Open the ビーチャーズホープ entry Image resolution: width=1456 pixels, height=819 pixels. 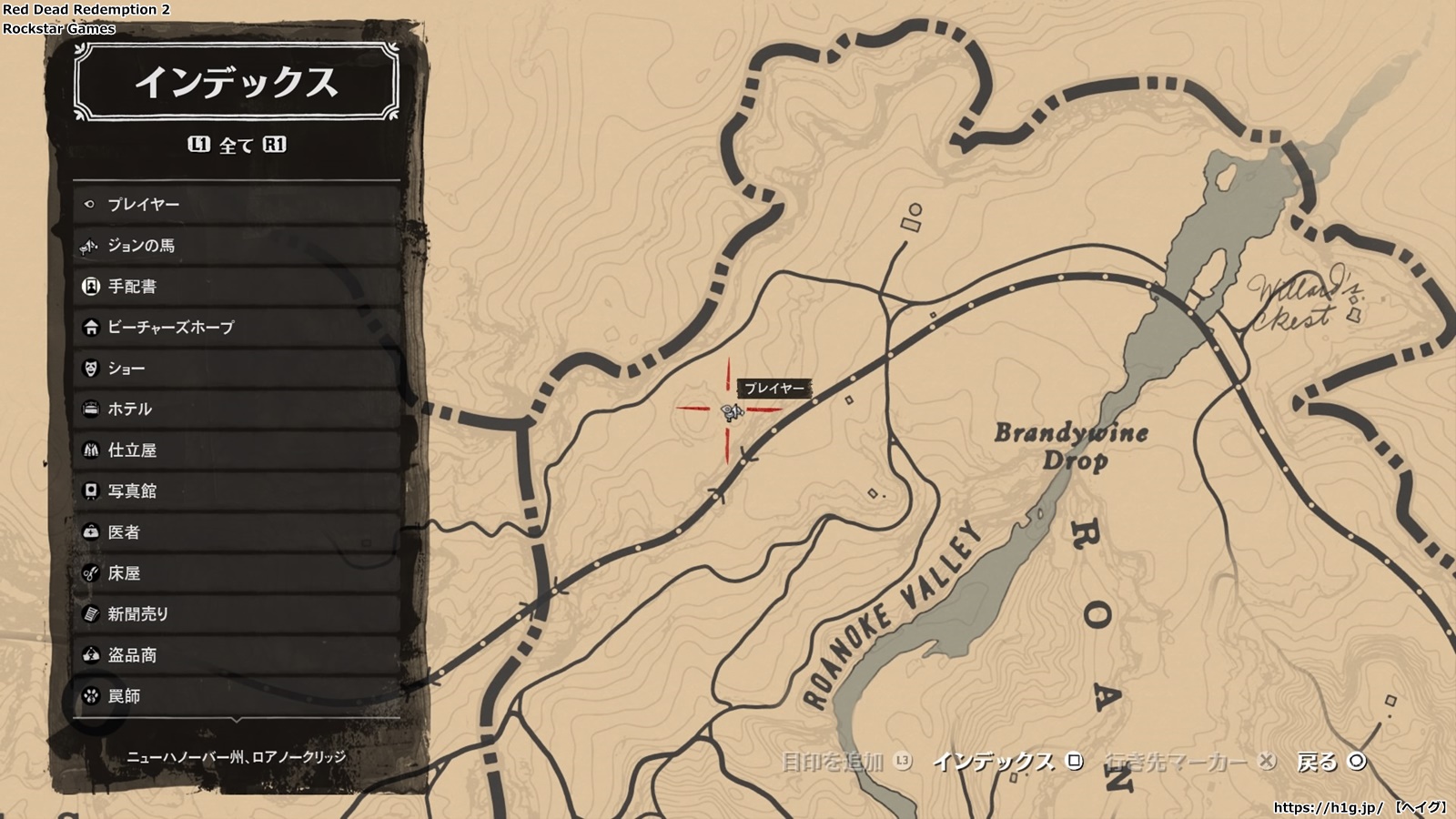tap(237, 328)
